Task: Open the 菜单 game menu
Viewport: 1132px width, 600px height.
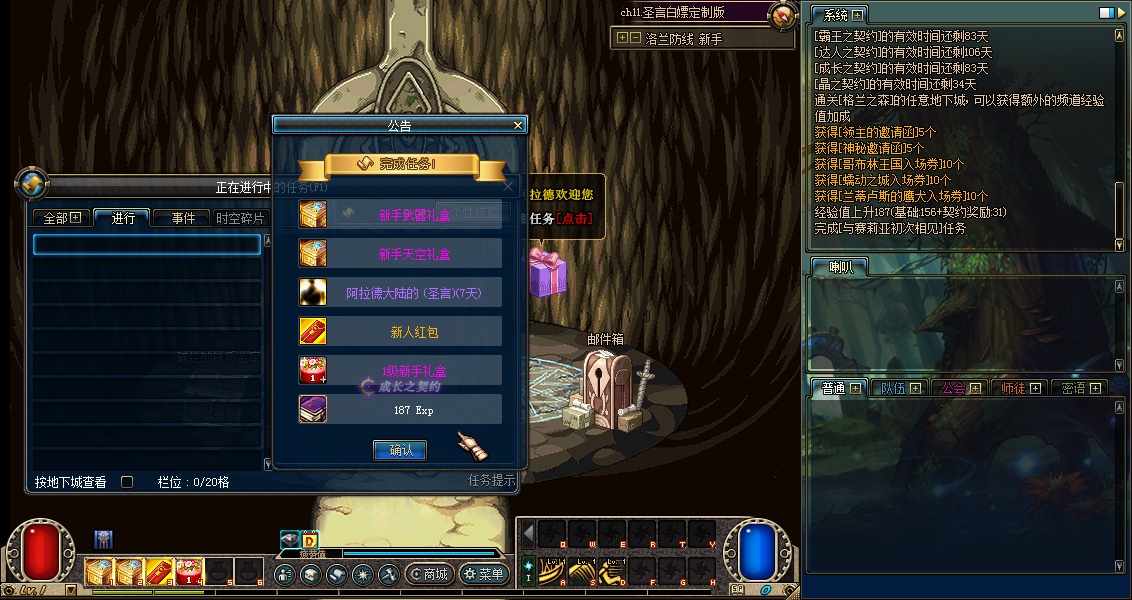Action: (483, 574)
